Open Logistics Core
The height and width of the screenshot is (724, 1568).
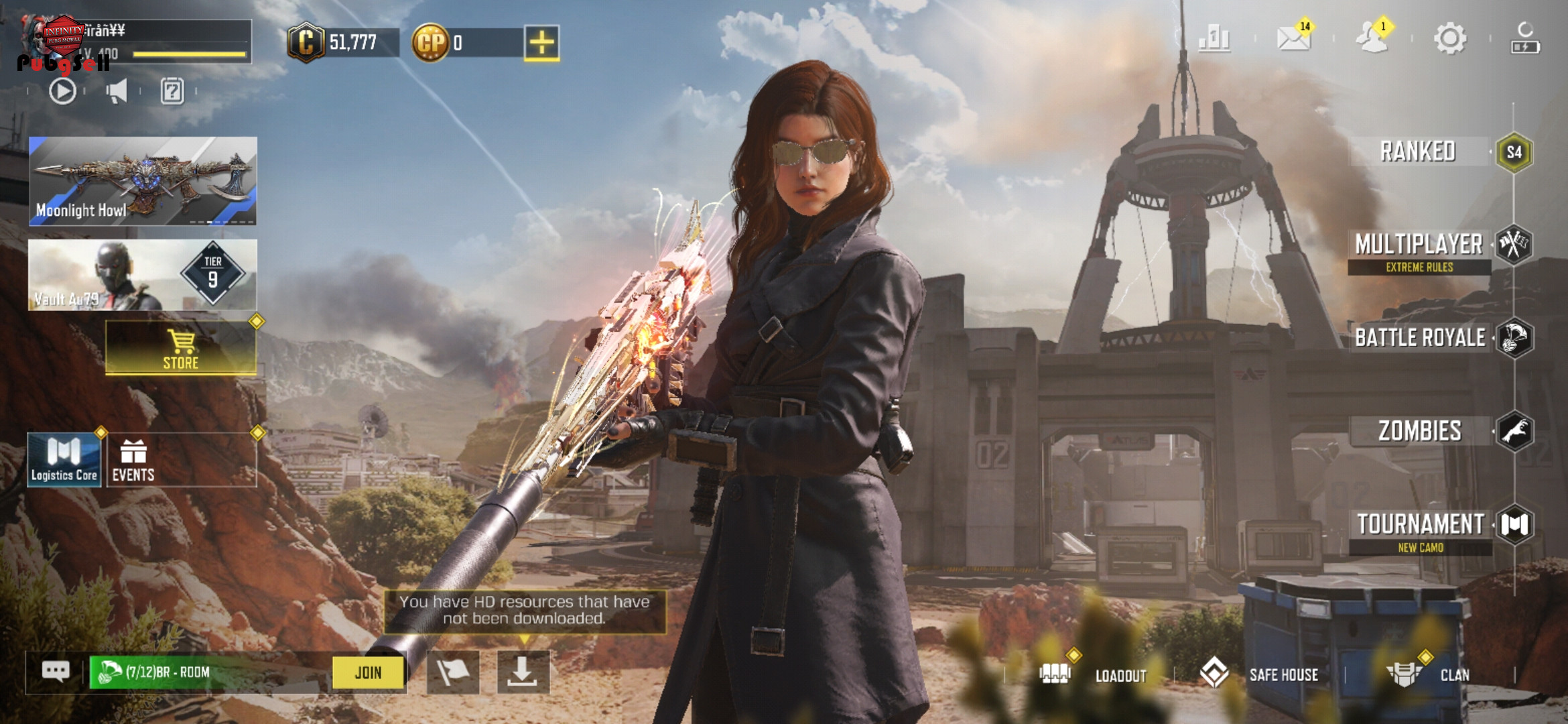coord(64,461)
